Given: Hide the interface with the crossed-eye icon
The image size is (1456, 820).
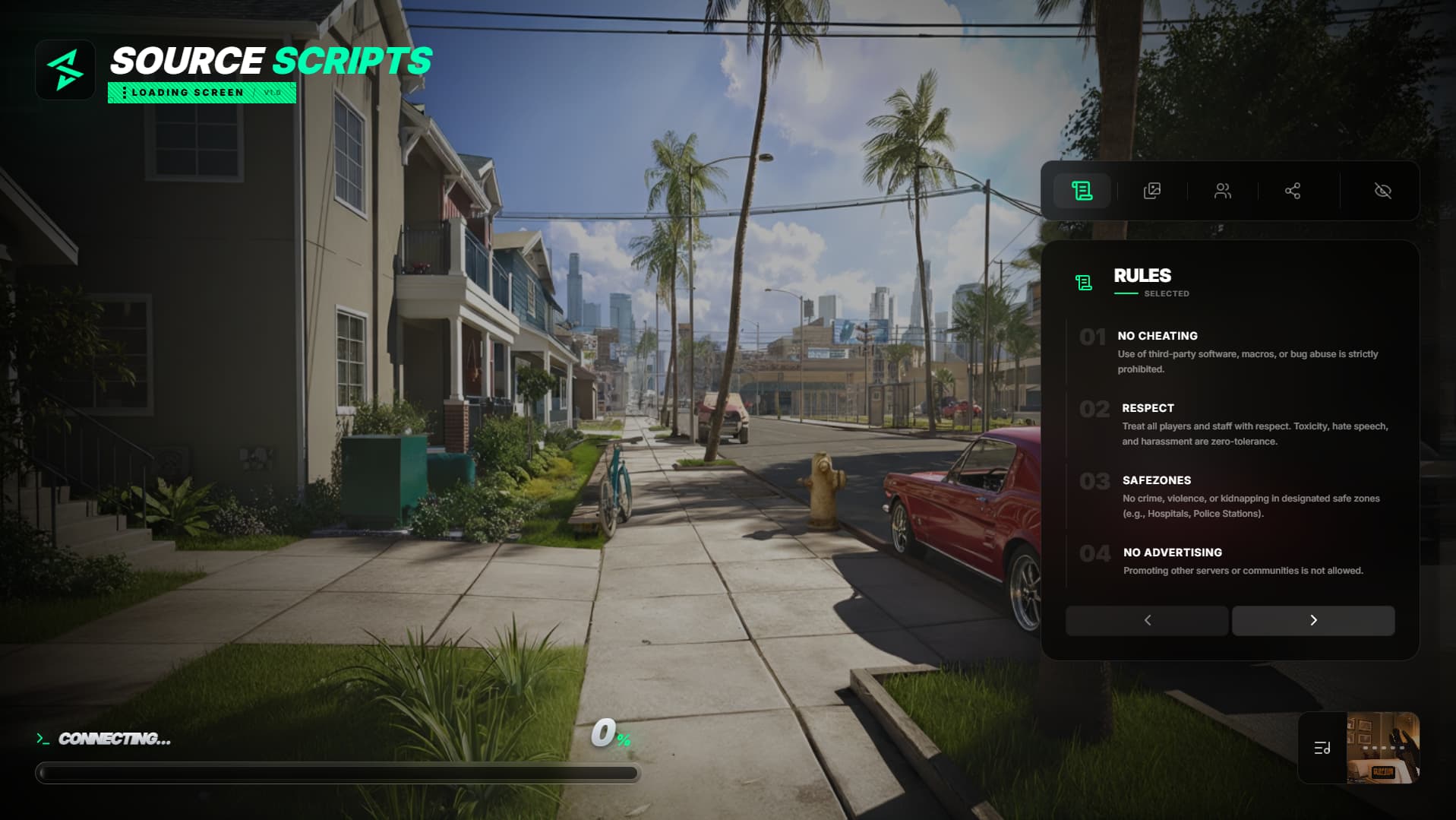Looking at the screenshot, I should click(x=1382, y=191).
